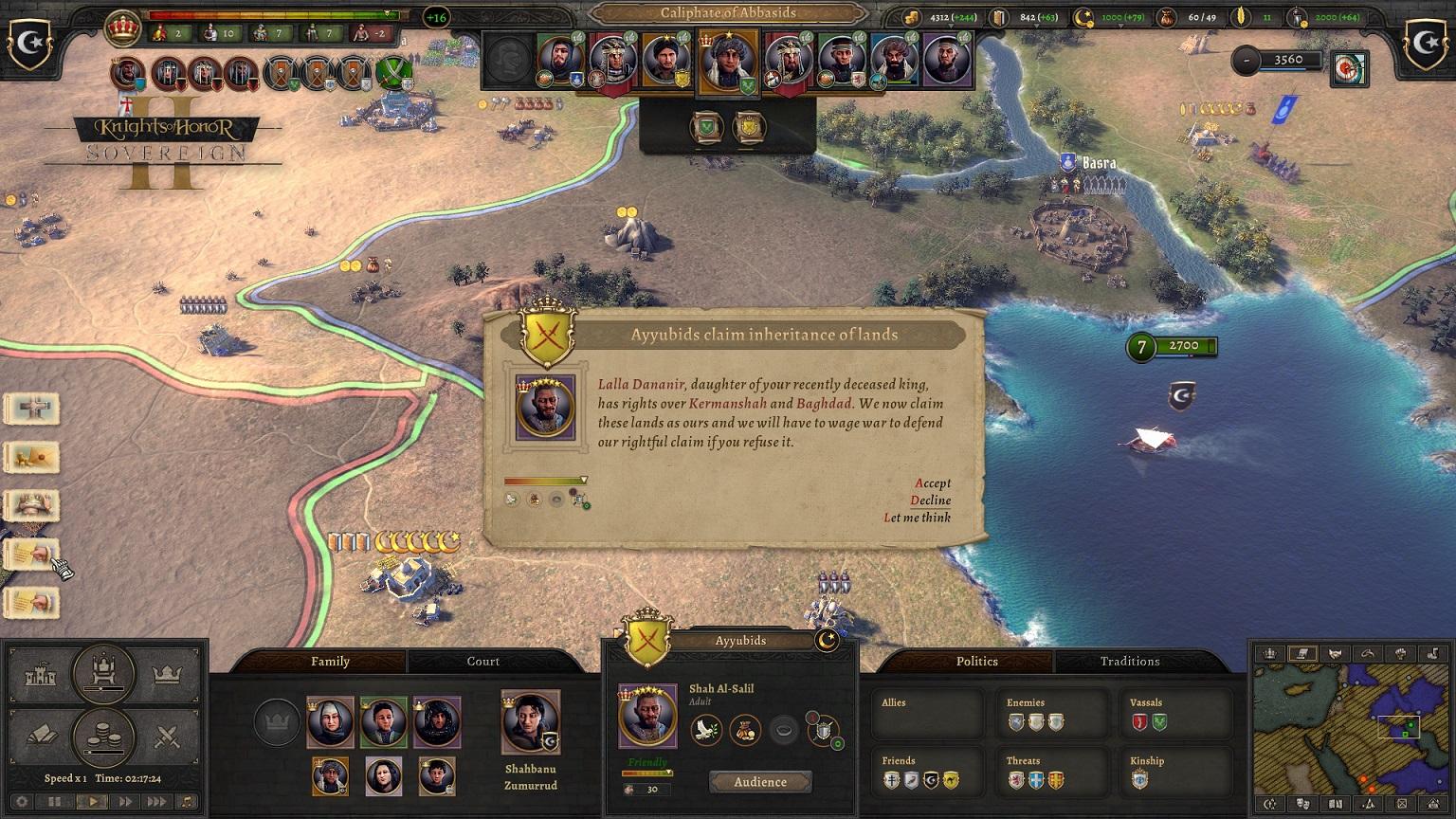Click the minimap region overview

(x=1348, y=728)
